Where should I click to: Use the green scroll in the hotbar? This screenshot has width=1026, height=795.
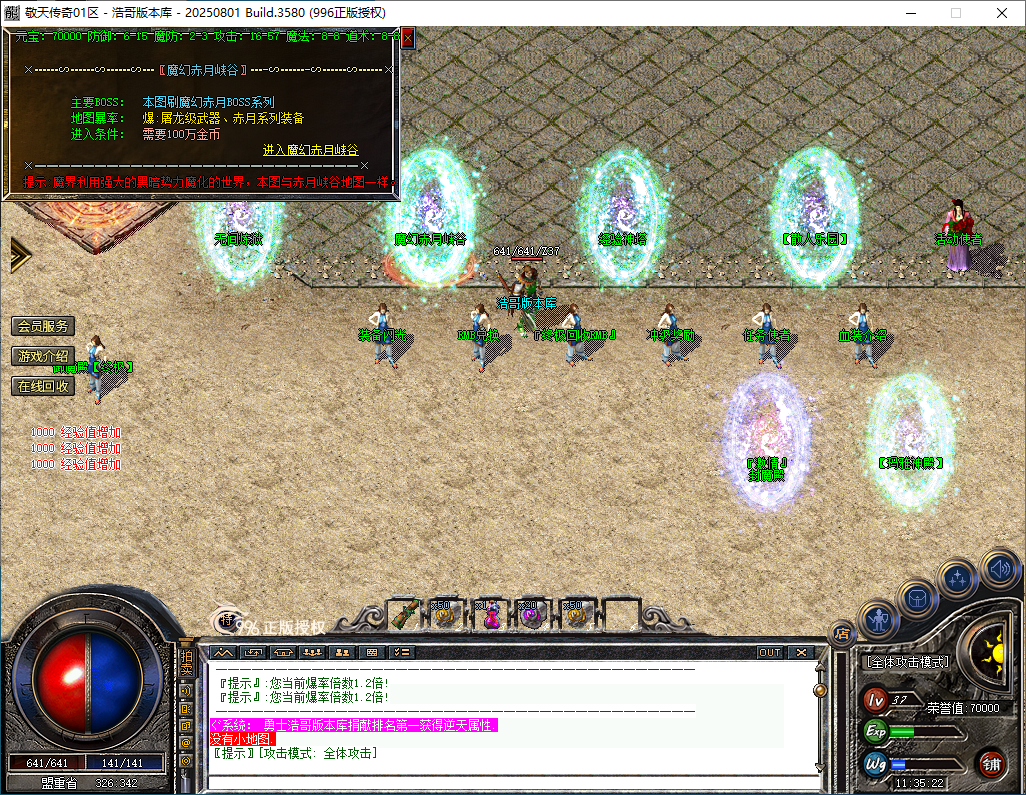(x=404, y=615)
